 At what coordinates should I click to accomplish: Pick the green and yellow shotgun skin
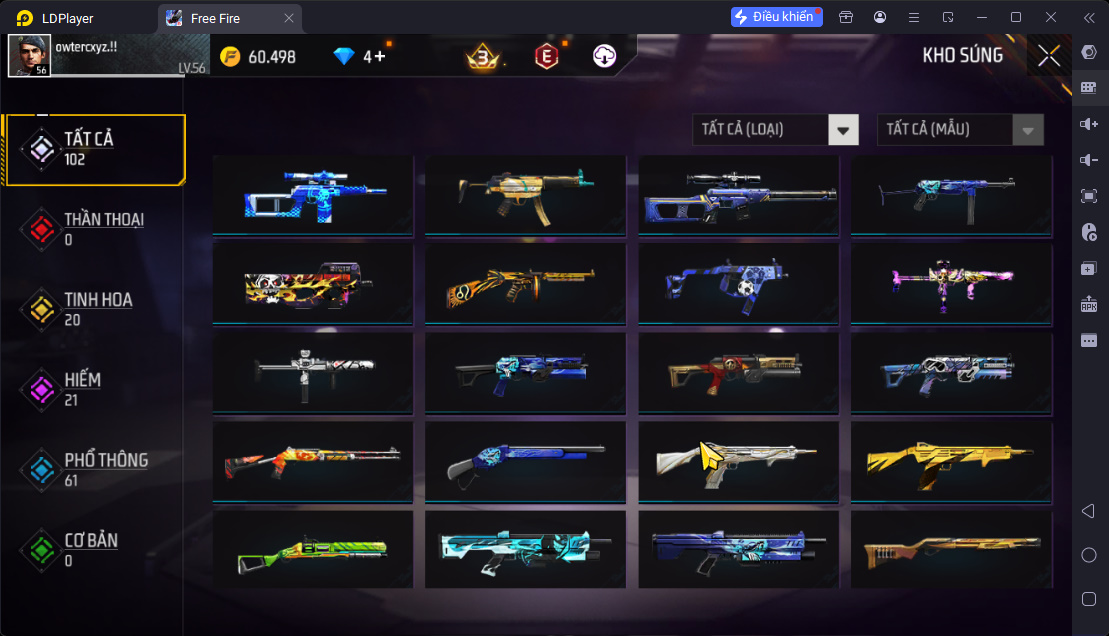click(x=312, y=552)
